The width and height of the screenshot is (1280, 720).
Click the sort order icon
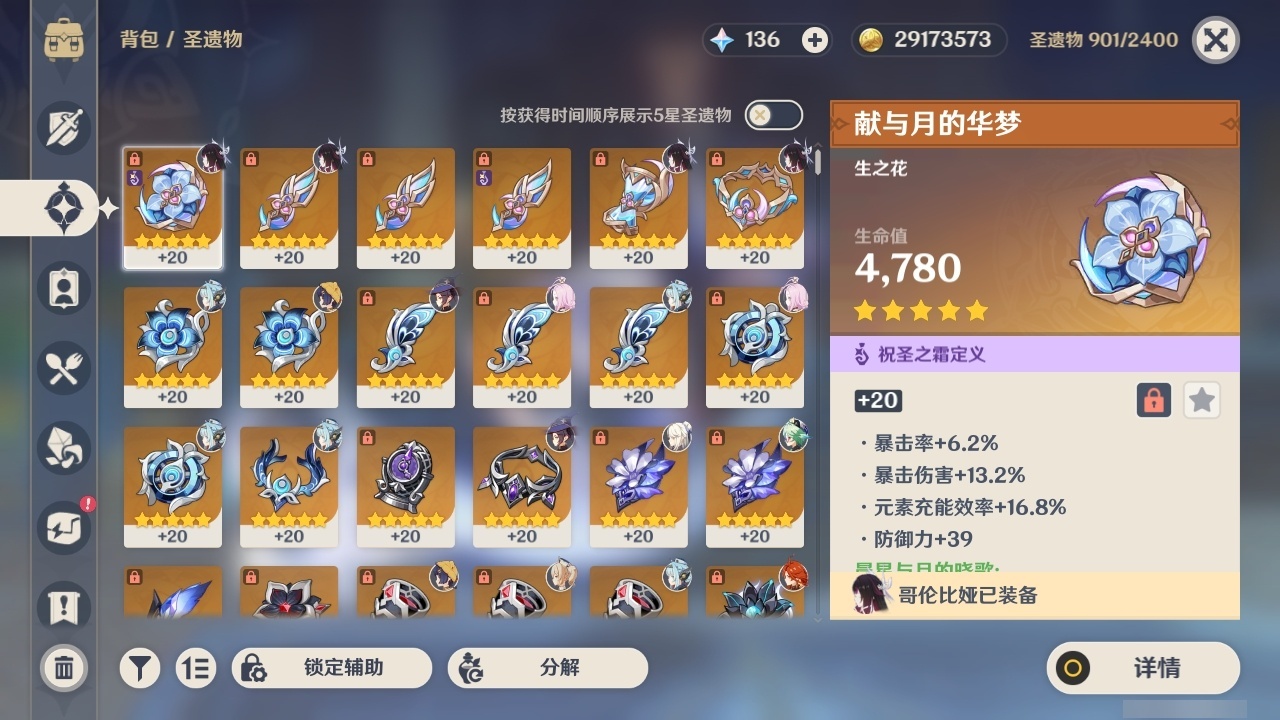[x=196, y=667]
